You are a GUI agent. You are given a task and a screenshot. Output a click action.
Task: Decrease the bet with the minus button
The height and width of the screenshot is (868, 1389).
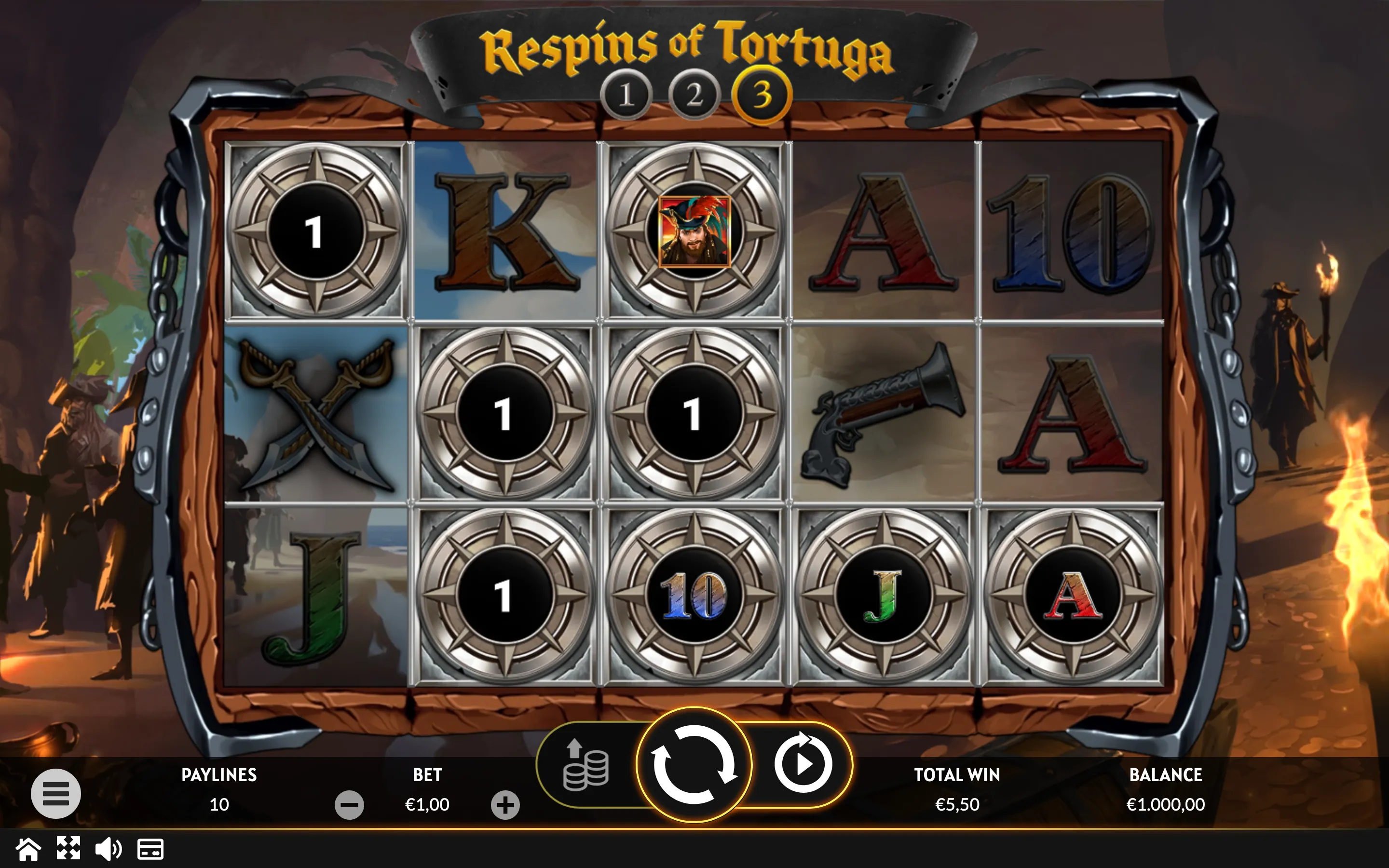pos(349,805)
